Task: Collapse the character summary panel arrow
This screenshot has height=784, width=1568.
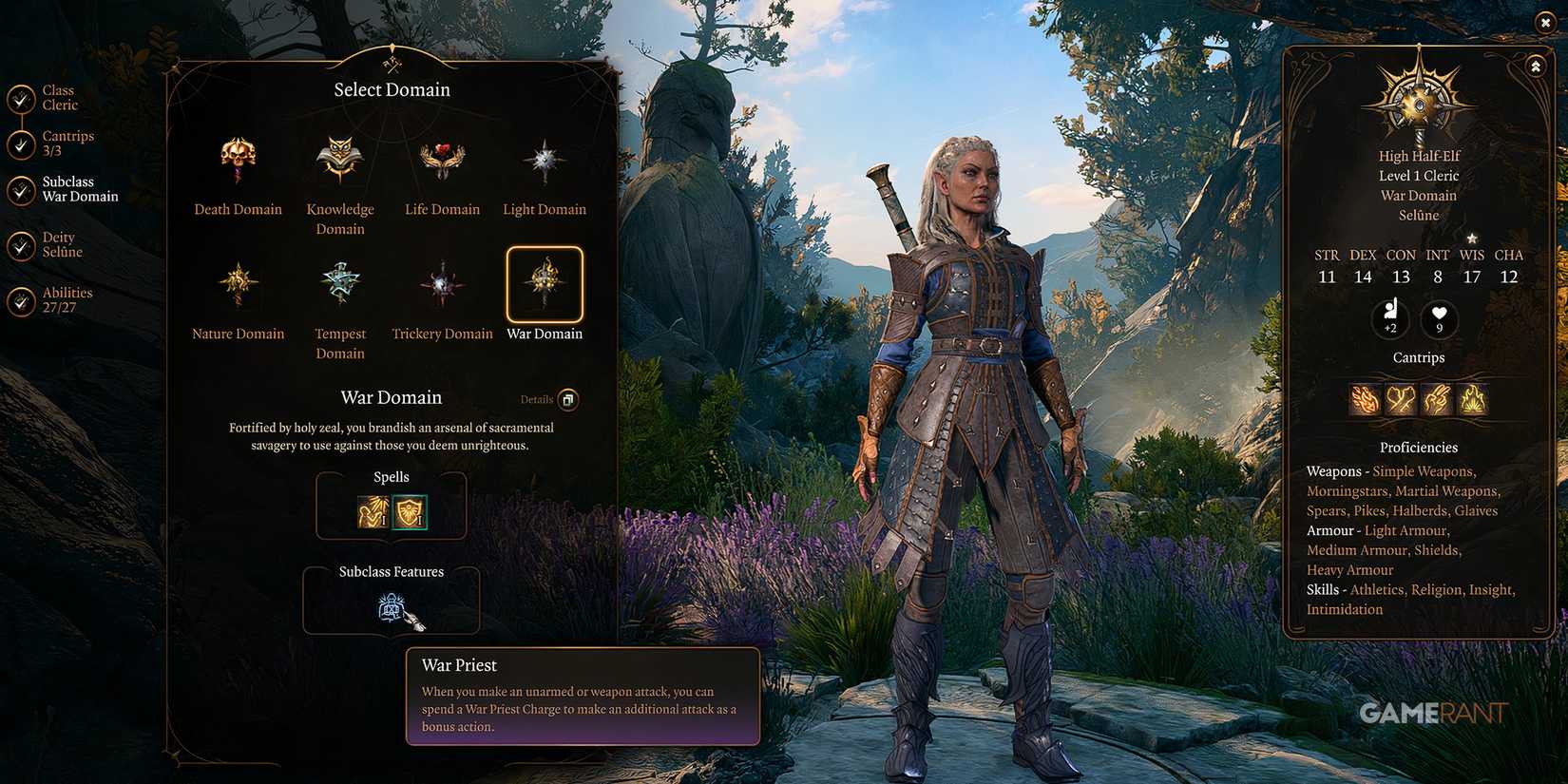Action: click(x=1536, y=66)
